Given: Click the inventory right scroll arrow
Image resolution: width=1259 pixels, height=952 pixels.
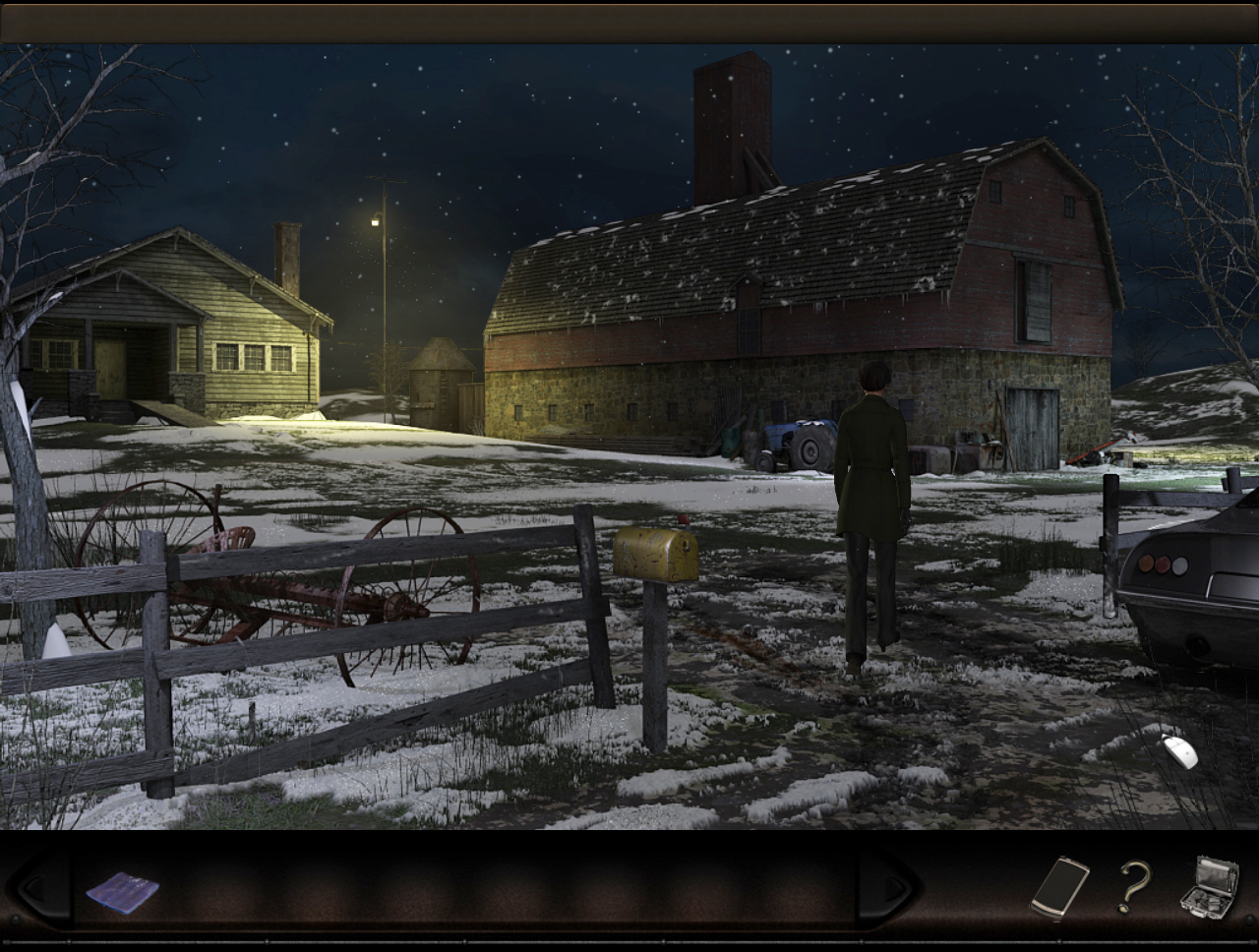Looking at the screenshot, I should pos(891,889).
